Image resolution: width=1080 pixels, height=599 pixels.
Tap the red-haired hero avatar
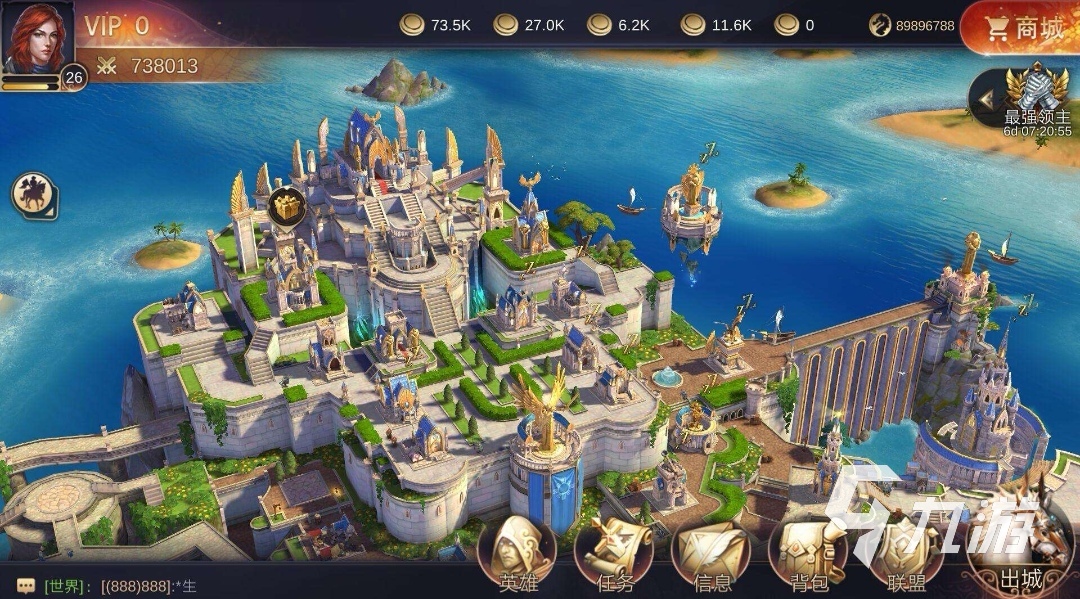click(37, 37)
